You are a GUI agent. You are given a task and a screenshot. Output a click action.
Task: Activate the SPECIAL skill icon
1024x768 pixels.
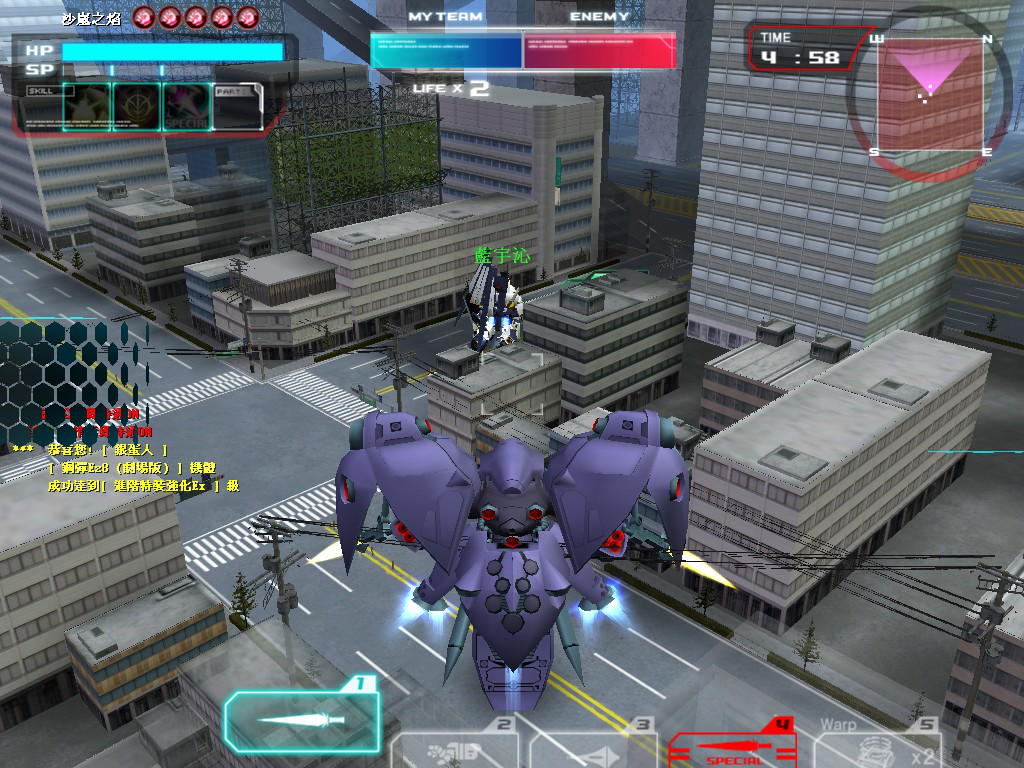pyautogui.click(x=186, y=106)
